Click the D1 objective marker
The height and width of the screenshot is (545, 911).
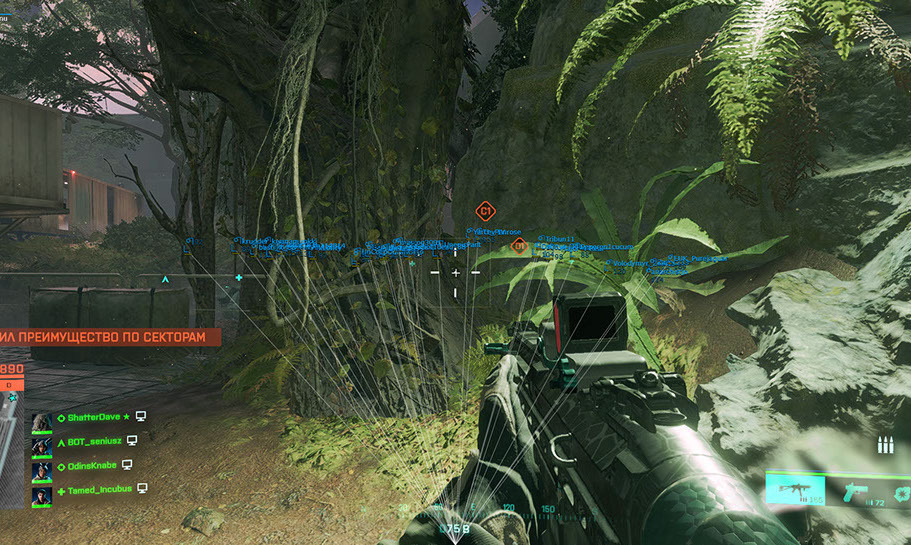pyautogui.click(x=519, y=246)
